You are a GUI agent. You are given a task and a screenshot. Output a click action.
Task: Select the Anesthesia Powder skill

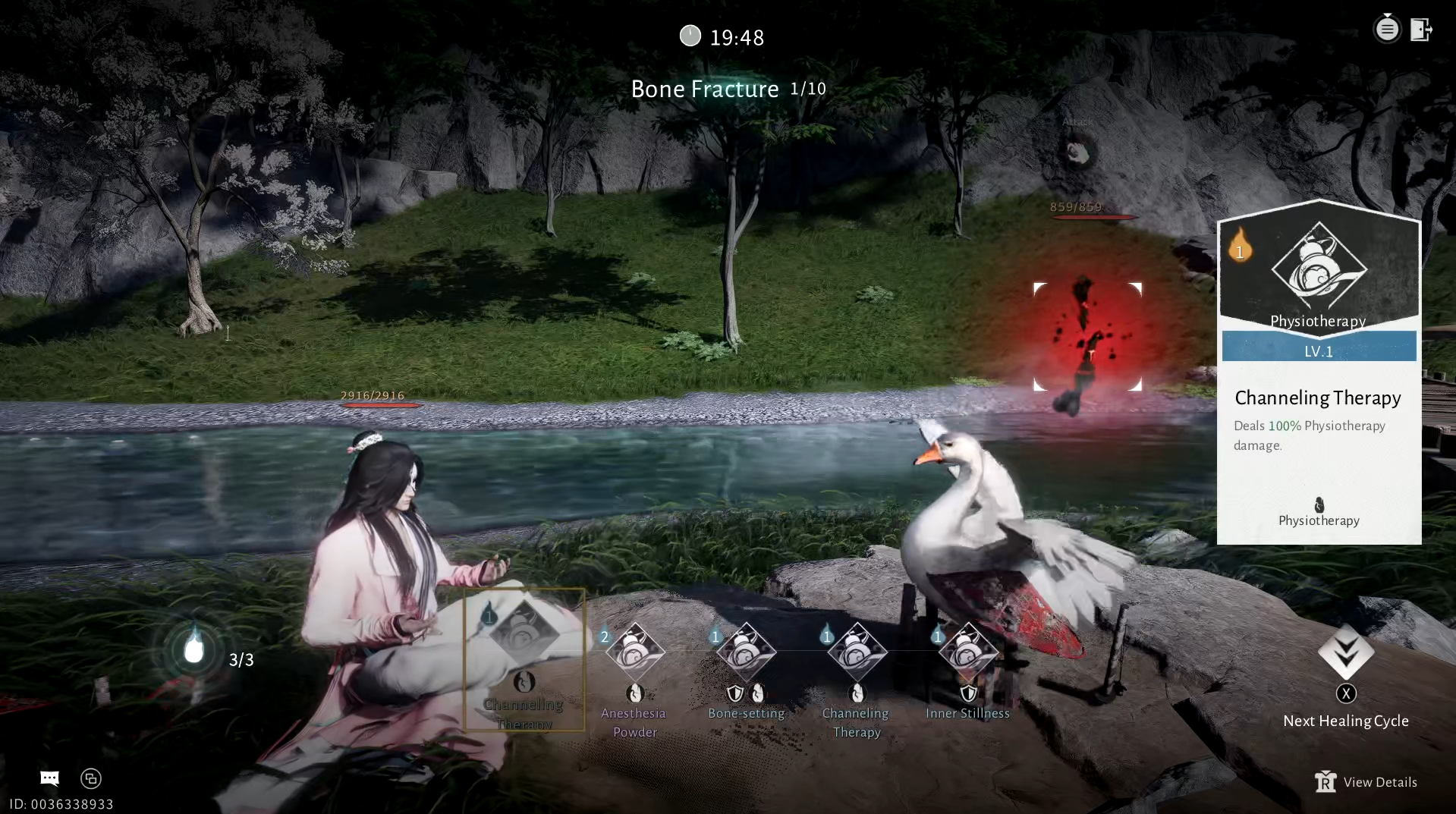(x=634, y=652)
